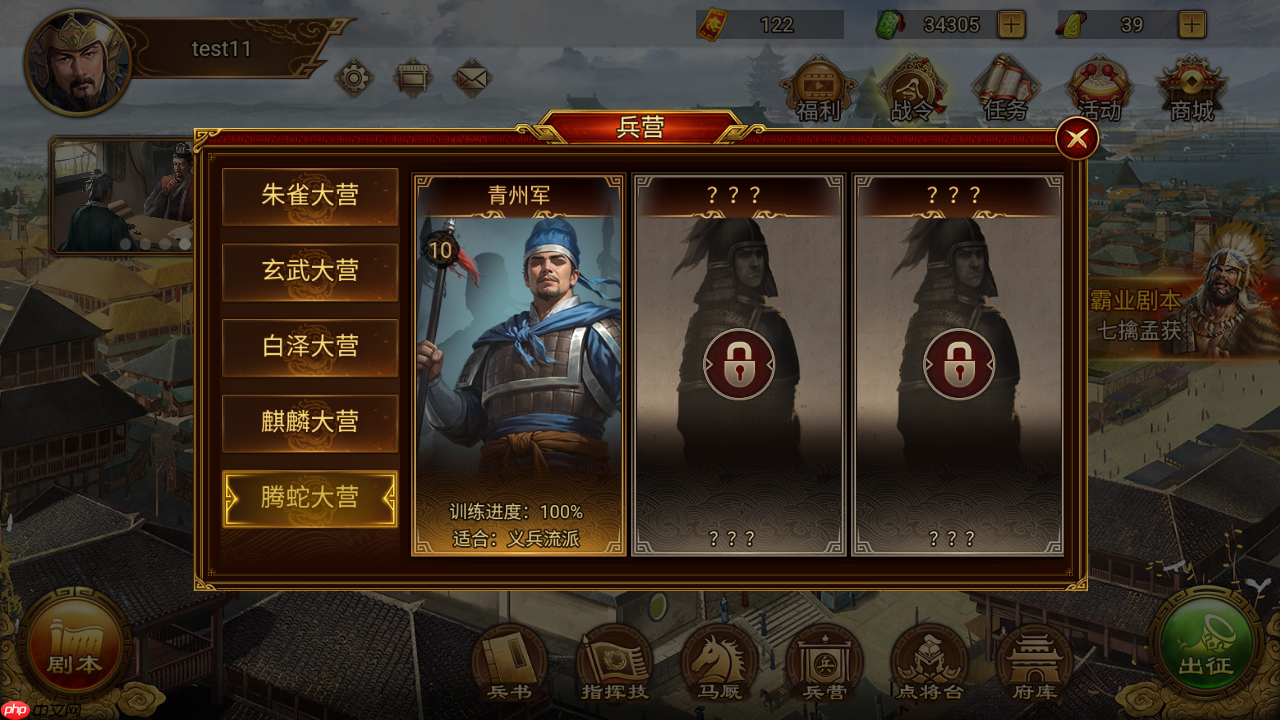Switch to the 朱雀大营 tab

tap(310, 196)
